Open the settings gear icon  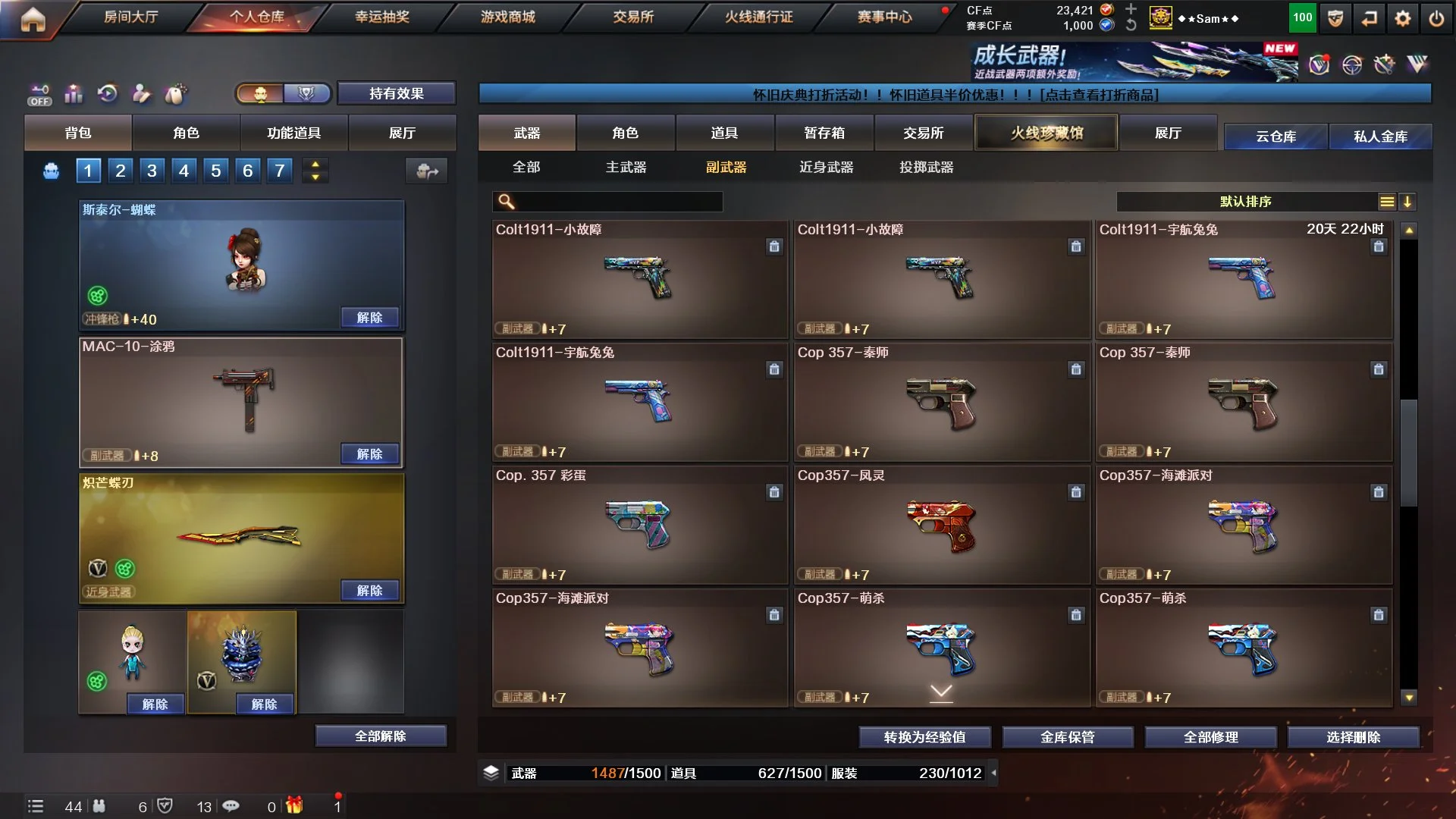1403,18
